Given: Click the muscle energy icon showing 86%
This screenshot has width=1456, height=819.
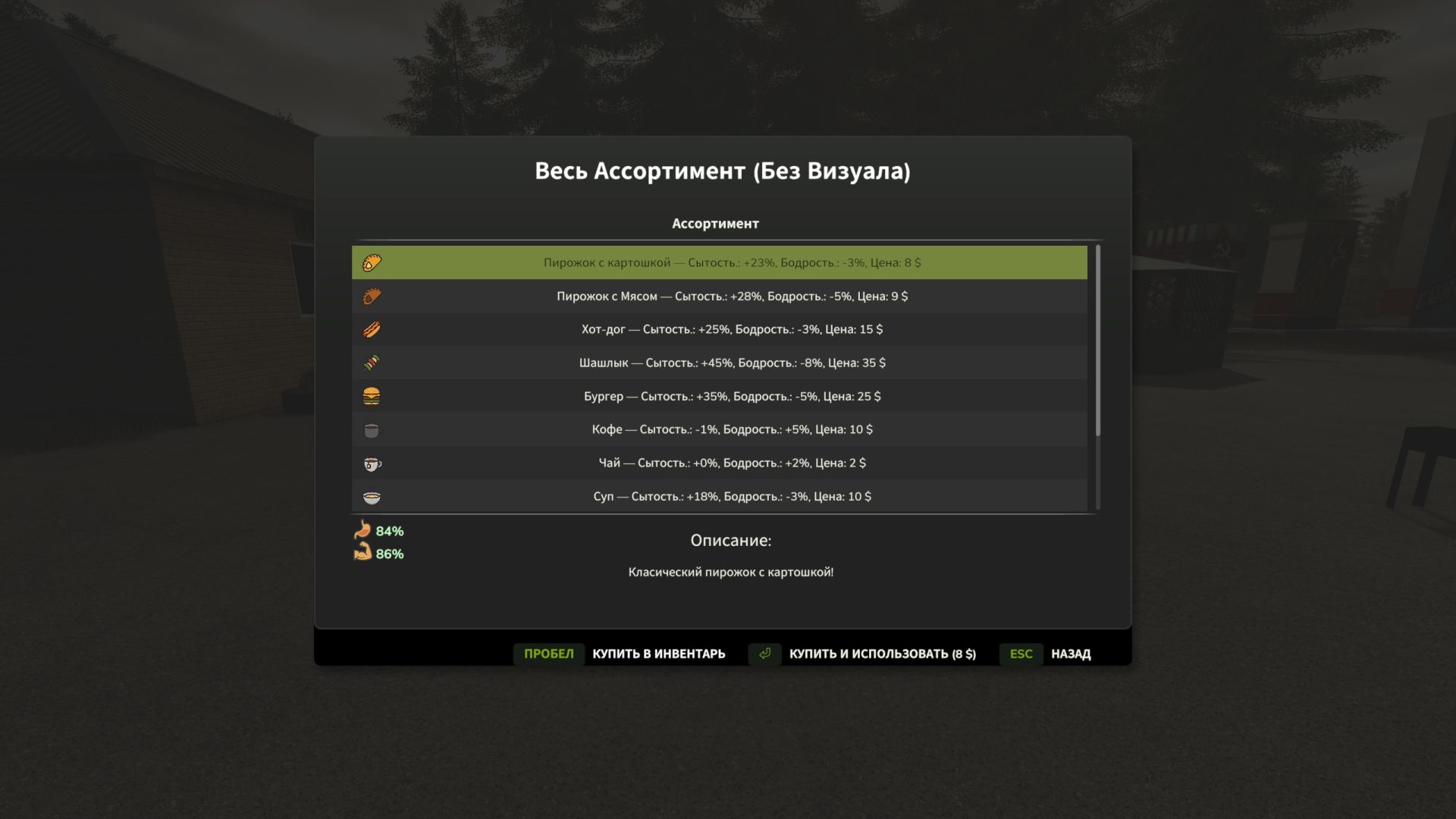Looking at the screenshot, I should click(362, 554).
